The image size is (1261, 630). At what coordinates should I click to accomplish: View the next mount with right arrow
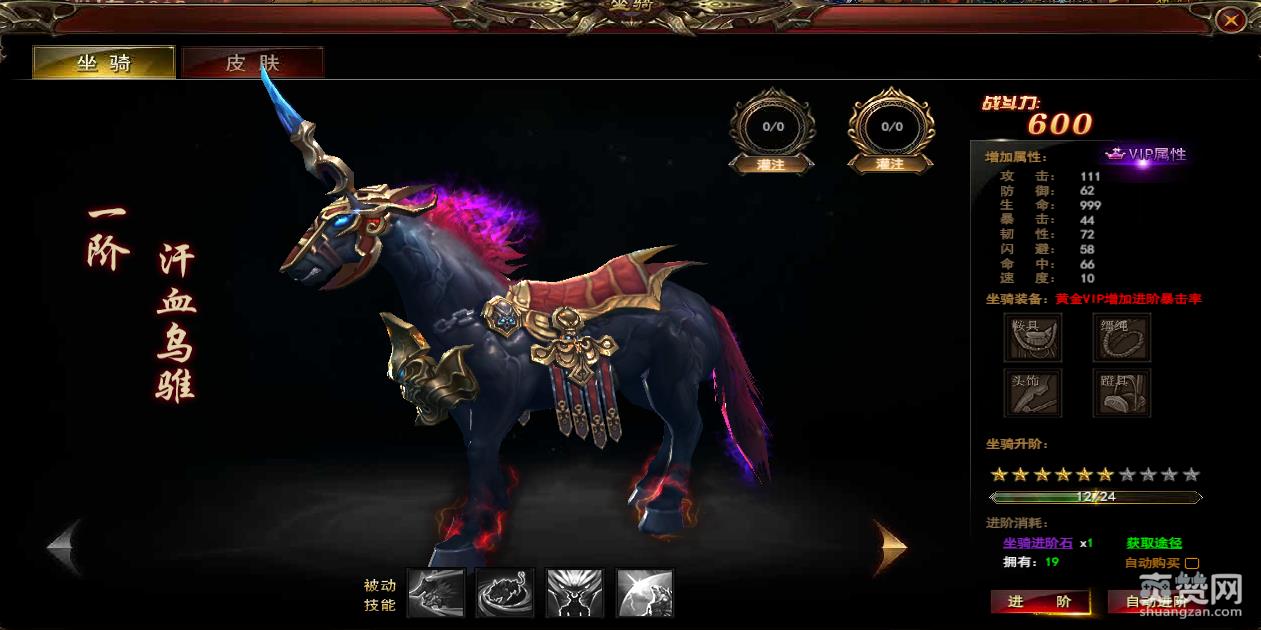(889, 547)
